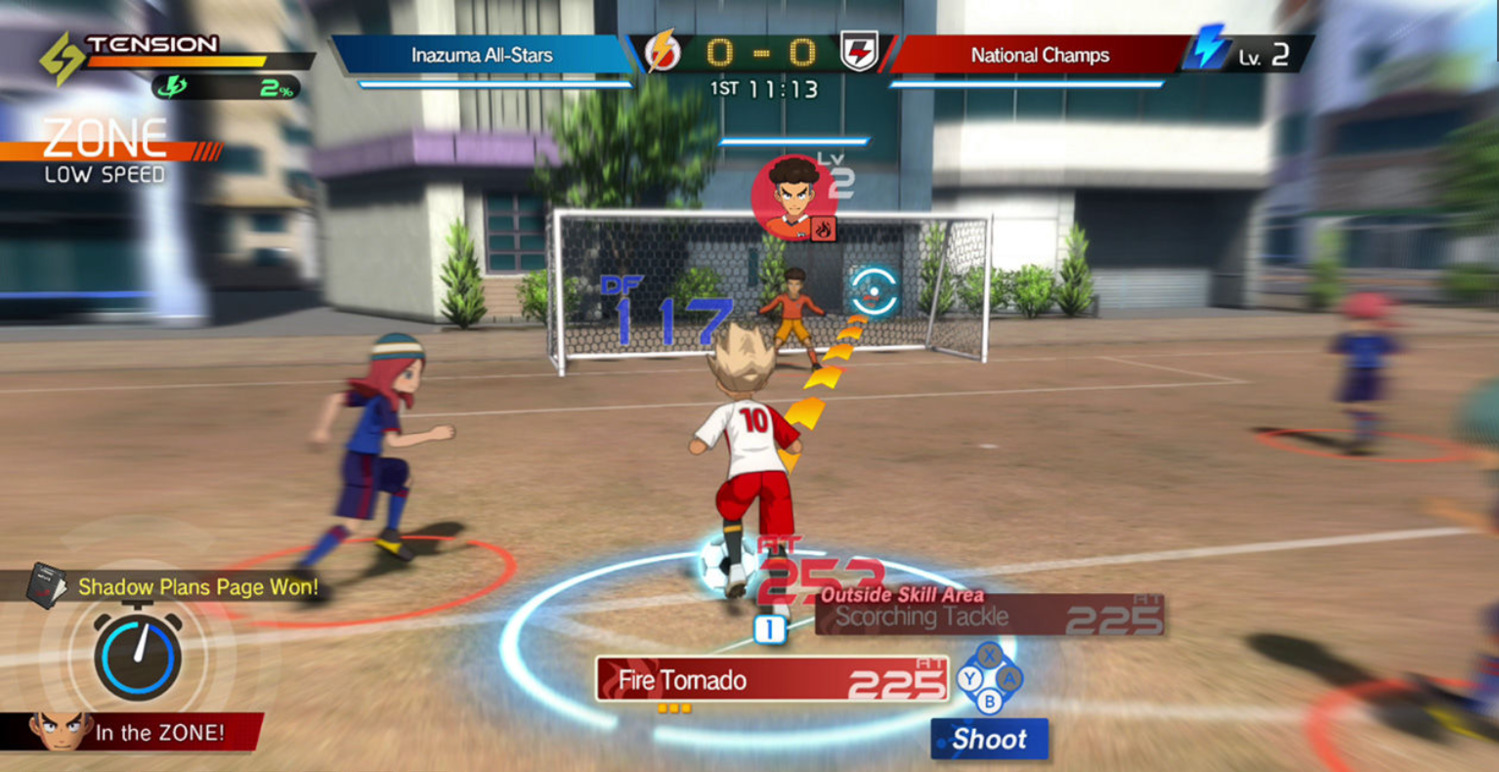Viewport: 1499px width, 772px height.
Task: Click the goalkeeper portrait icon
Action: coord(792,196)
